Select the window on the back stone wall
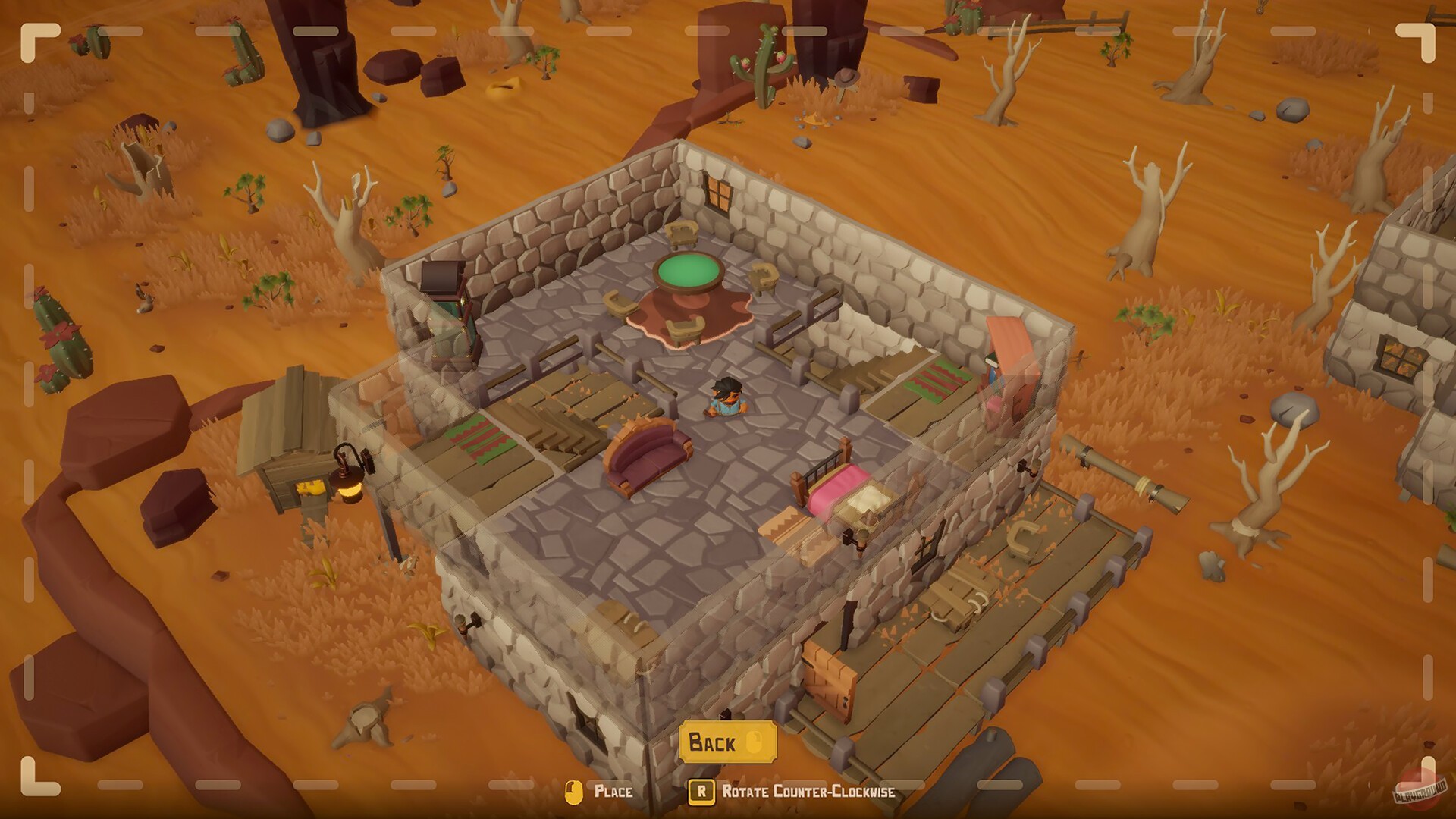 (x=719, y=191)
